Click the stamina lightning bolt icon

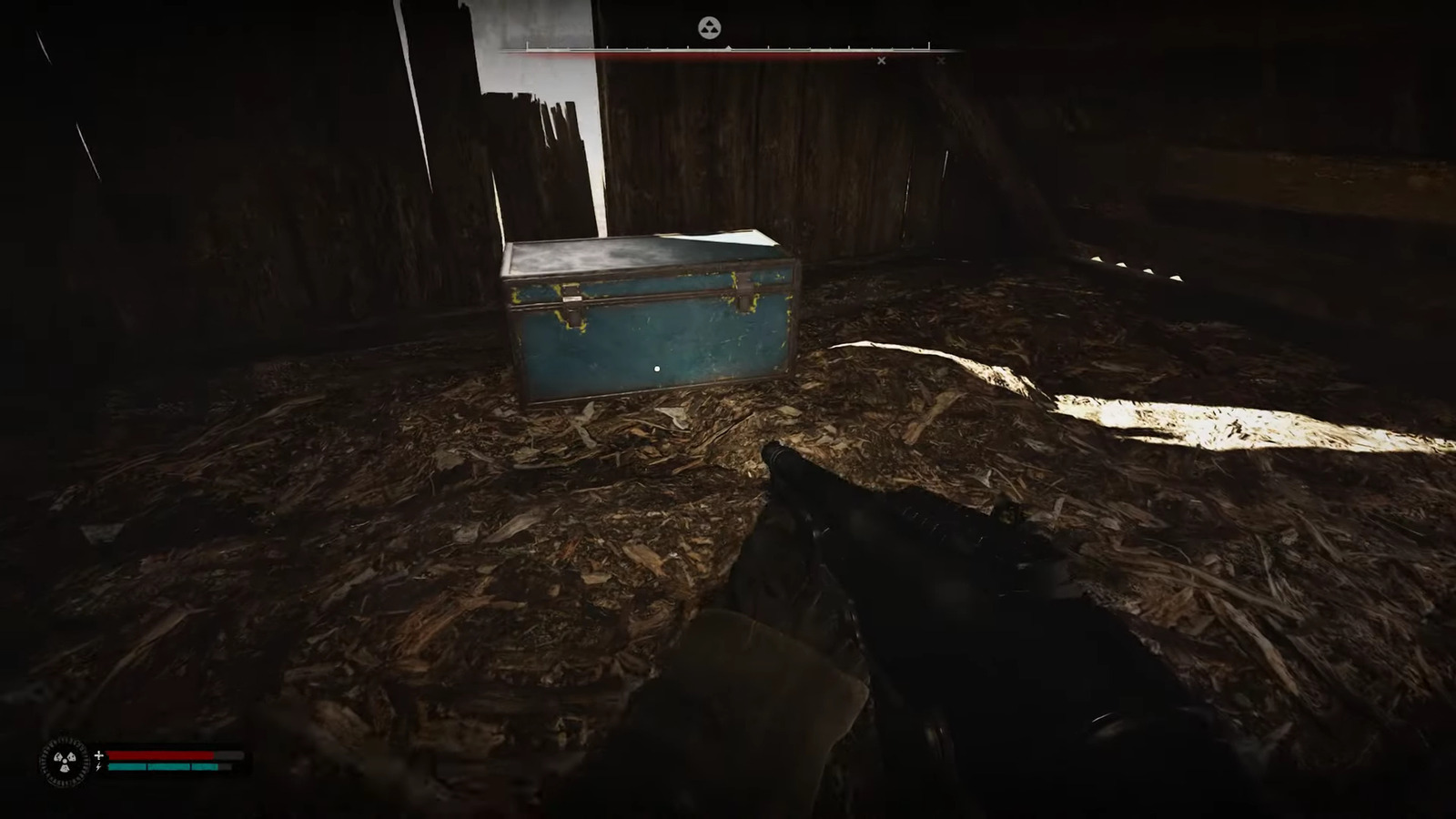99,768
